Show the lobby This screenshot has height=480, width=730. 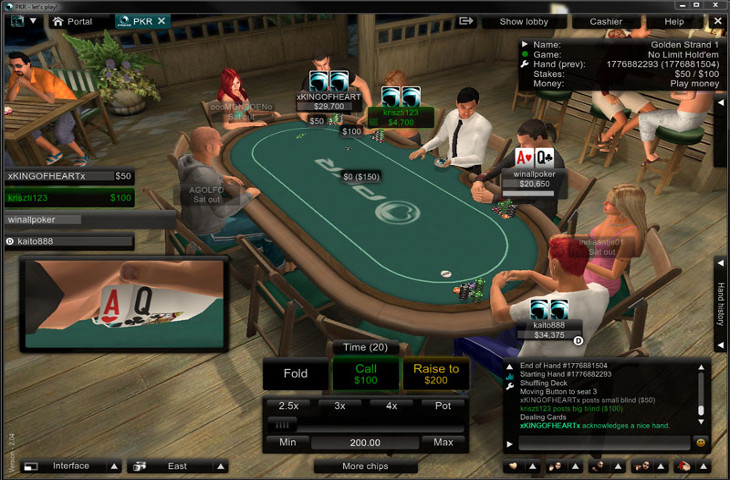pos(525,21)
